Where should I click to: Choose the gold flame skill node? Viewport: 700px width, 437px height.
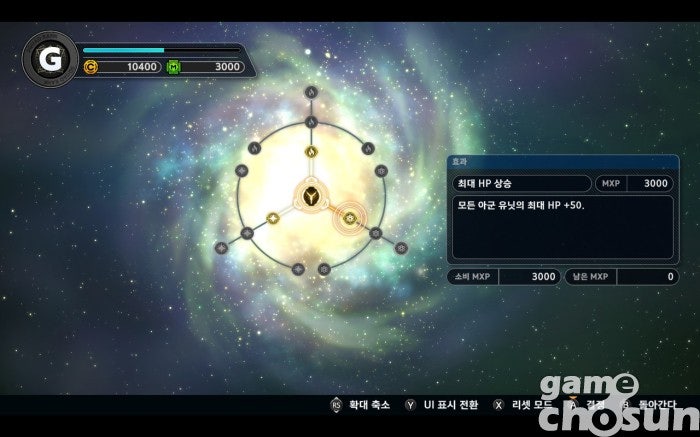(311, 153)
